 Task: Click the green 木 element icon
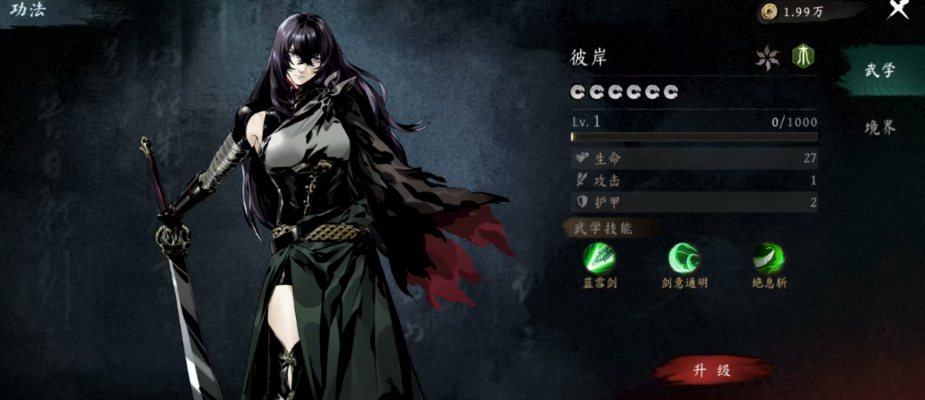point(802,57)
